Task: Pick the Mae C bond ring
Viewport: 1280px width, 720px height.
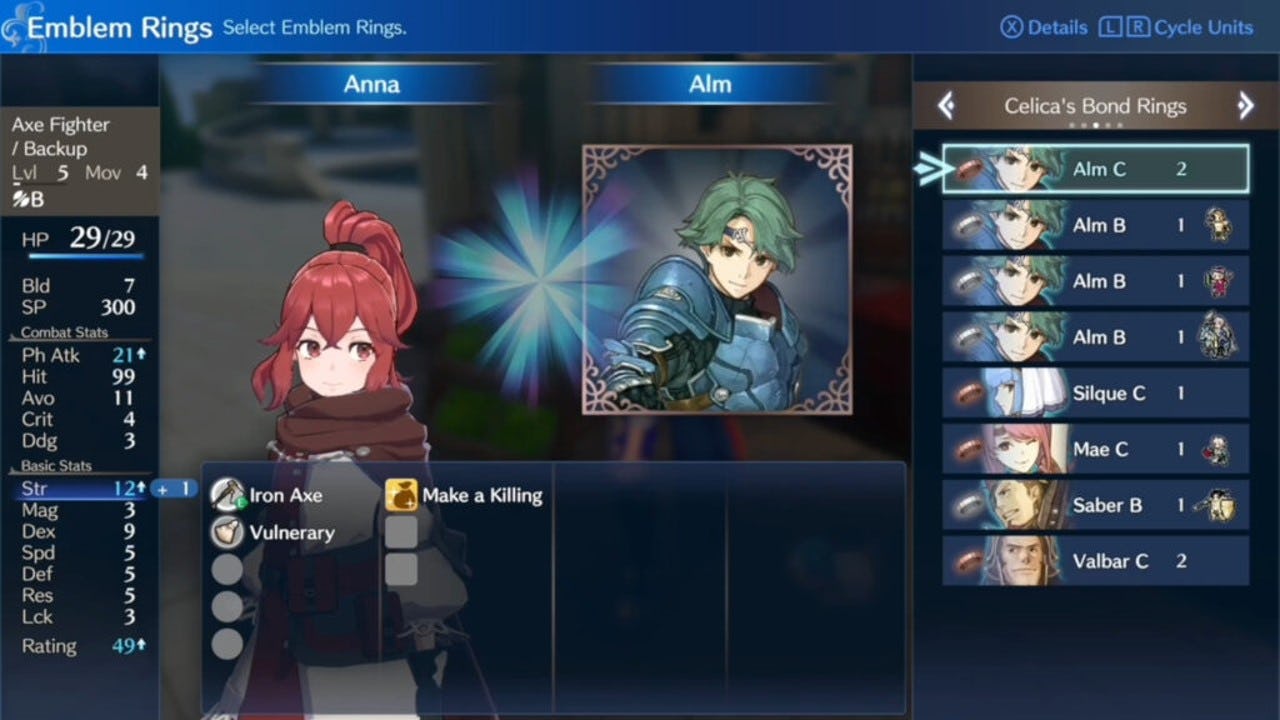Action: (1096, 449)
